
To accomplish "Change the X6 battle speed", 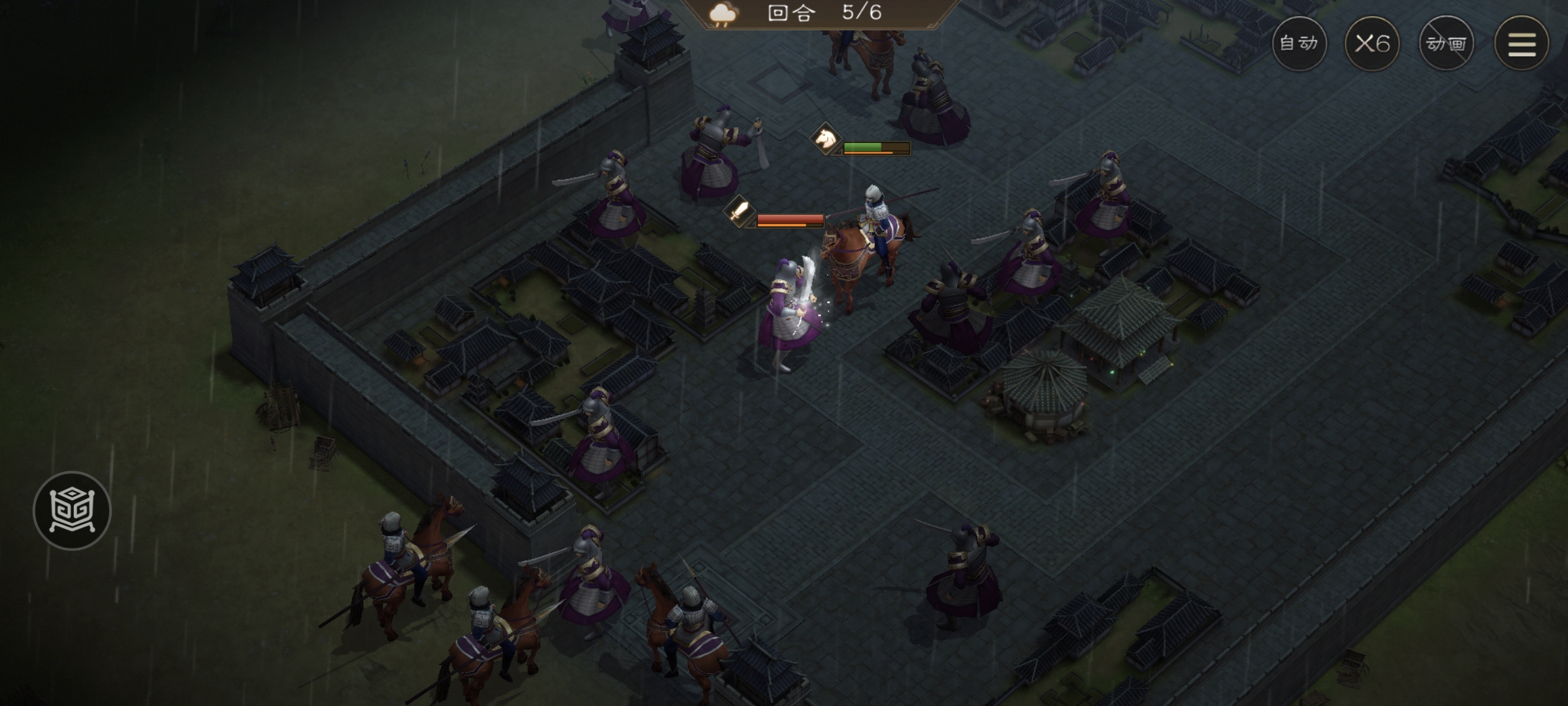I will (1372, 43).
